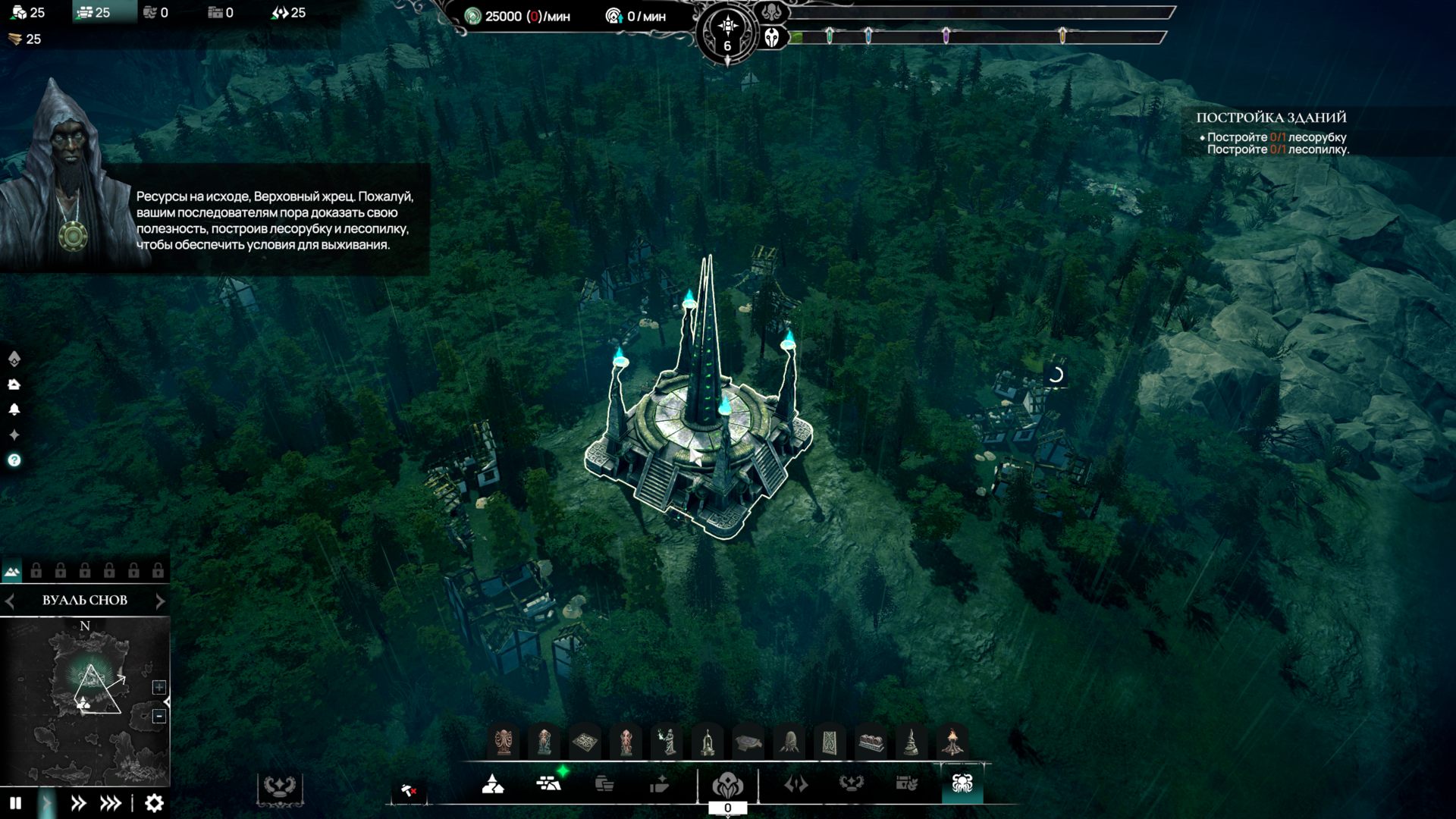This screenshot has height=819, width=1456.
Task: Activate the demolish hammer tool
Action: [409, 791]
